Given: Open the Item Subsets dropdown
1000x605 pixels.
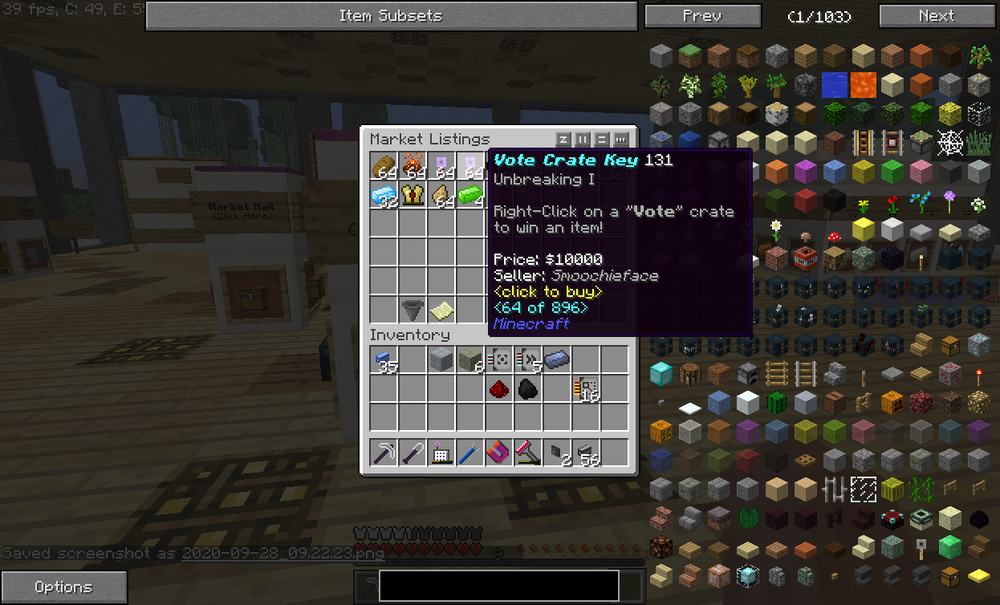Looking at the screenshot, I should 390,16.
